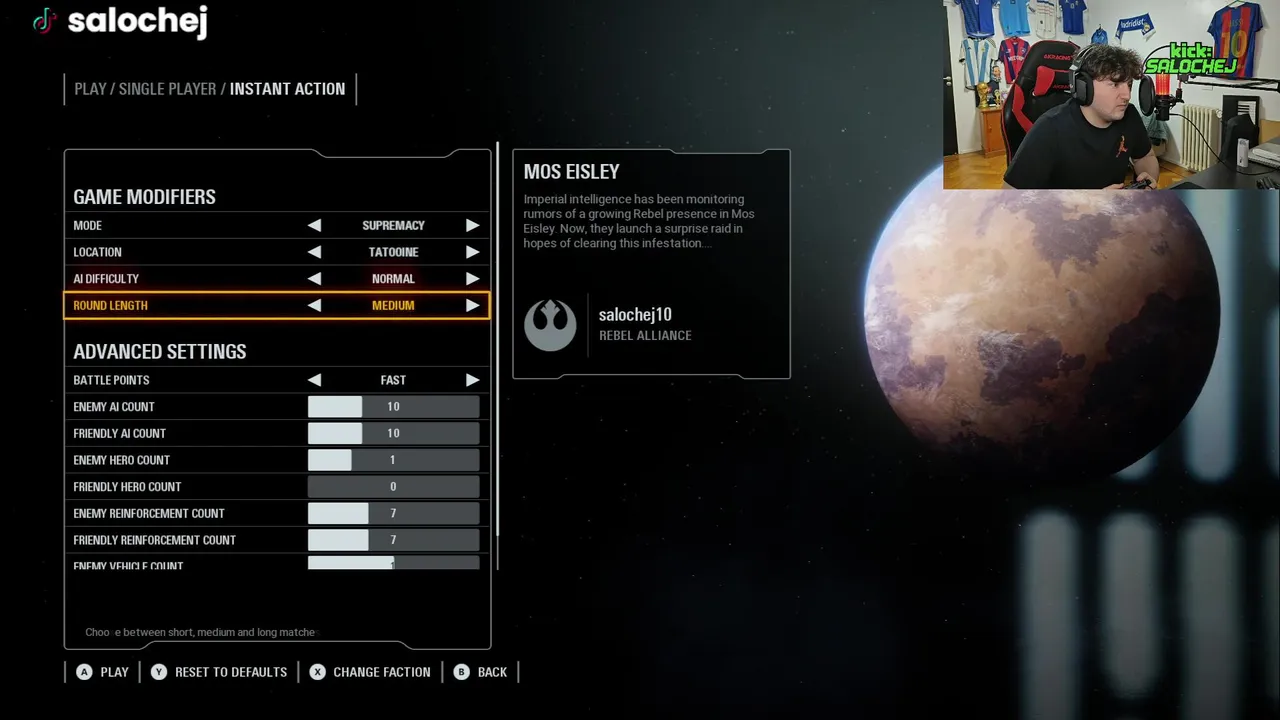Lower AI Difficulty with the left arrow
This screenshot has height=720, width=1280.
(314, 279)
